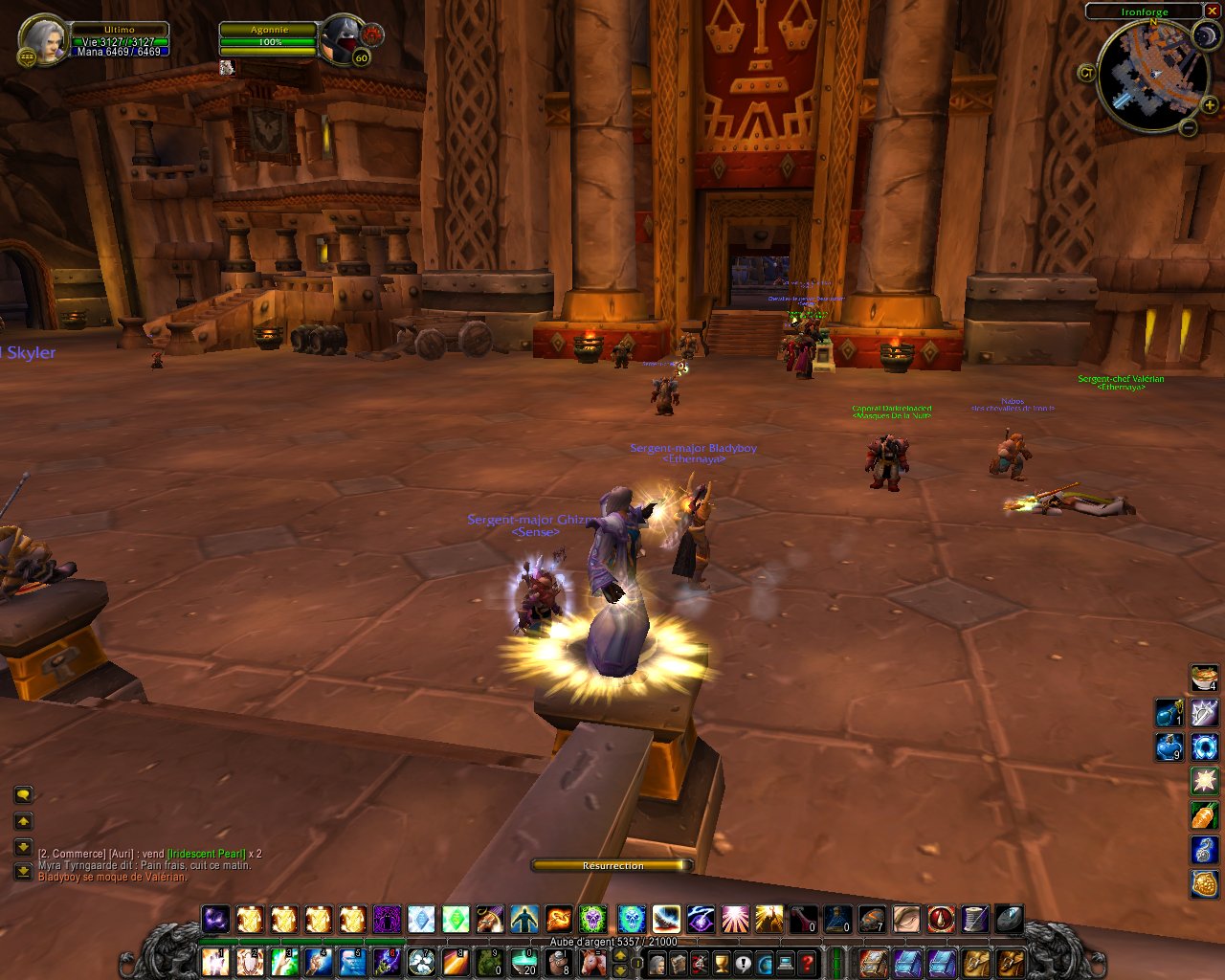
Task: Open the spellbook micro button
Action: pos(679,962)
